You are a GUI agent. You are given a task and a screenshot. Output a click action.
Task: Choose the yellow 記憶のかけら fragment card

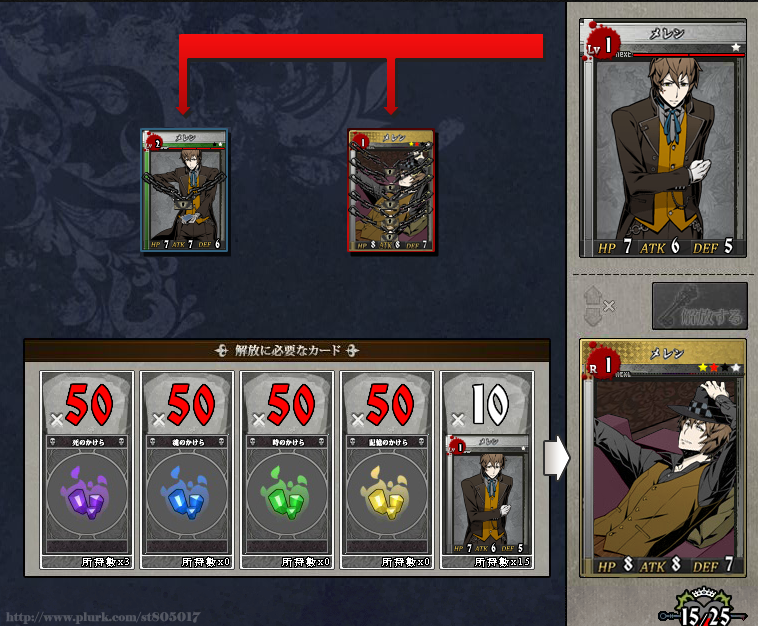389,470
